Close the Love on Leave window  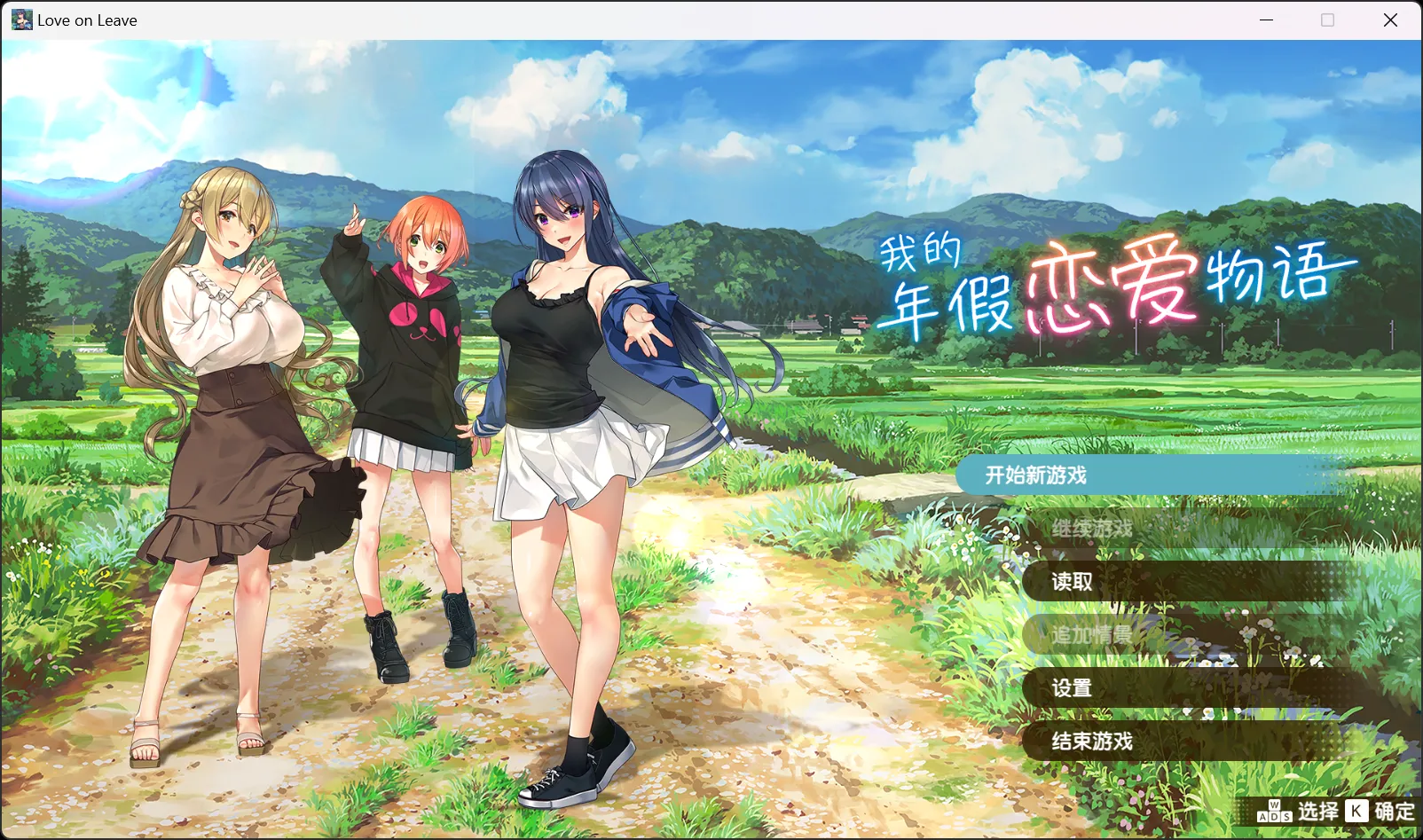point(1390,20)
